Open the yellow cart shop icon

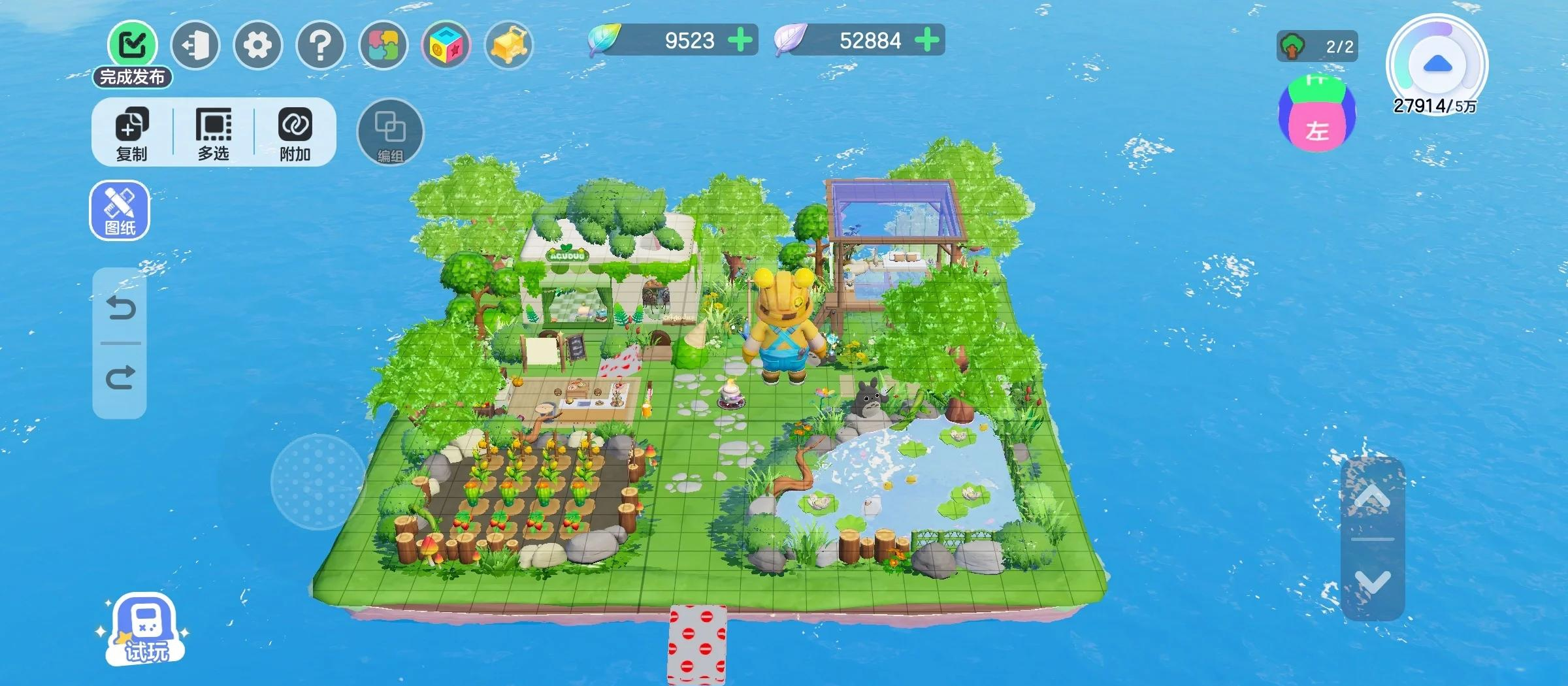(509, 45)
